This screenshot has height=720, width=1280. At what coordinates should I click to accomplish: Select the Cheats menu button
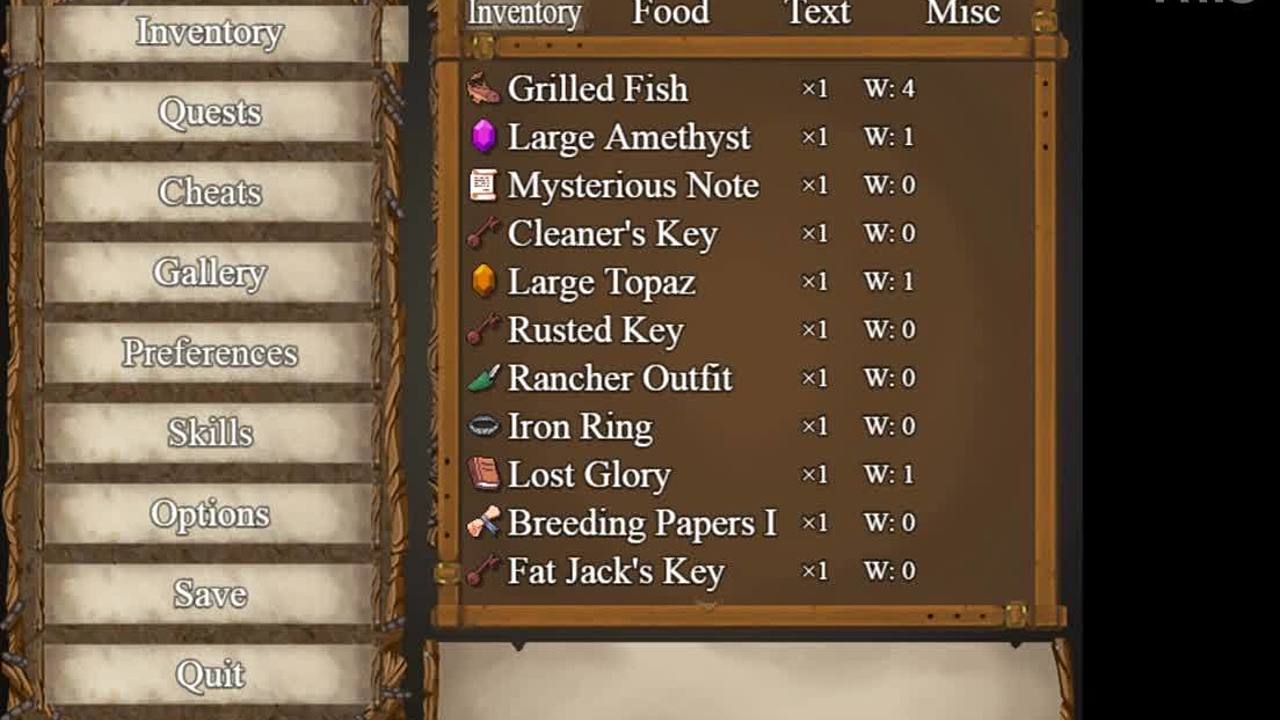coord(209,192)
